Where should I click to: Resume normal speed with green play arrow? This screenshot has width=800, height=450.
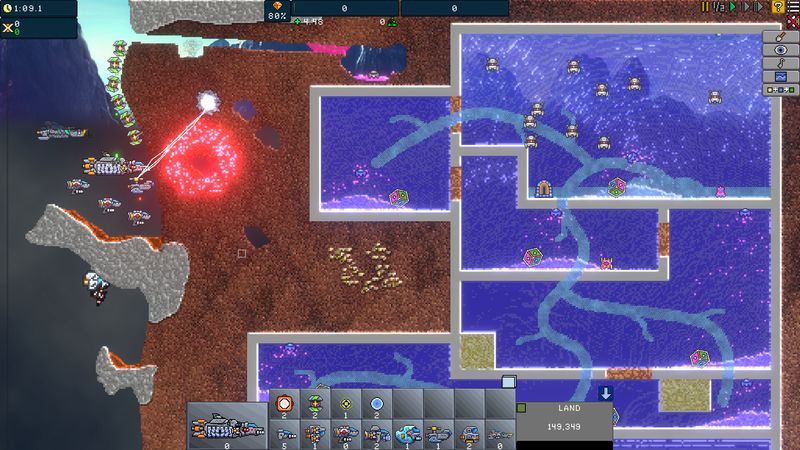click(731, 7)
